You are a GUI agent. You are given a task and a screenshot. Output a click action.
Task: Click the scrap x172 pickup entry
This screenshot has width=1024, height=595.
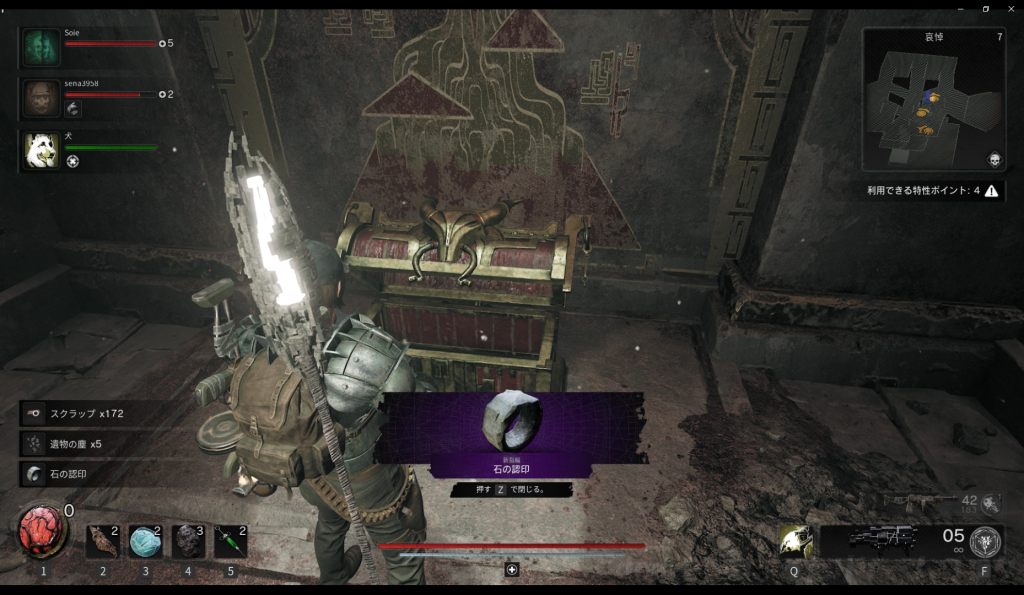(x=88, y=413)
